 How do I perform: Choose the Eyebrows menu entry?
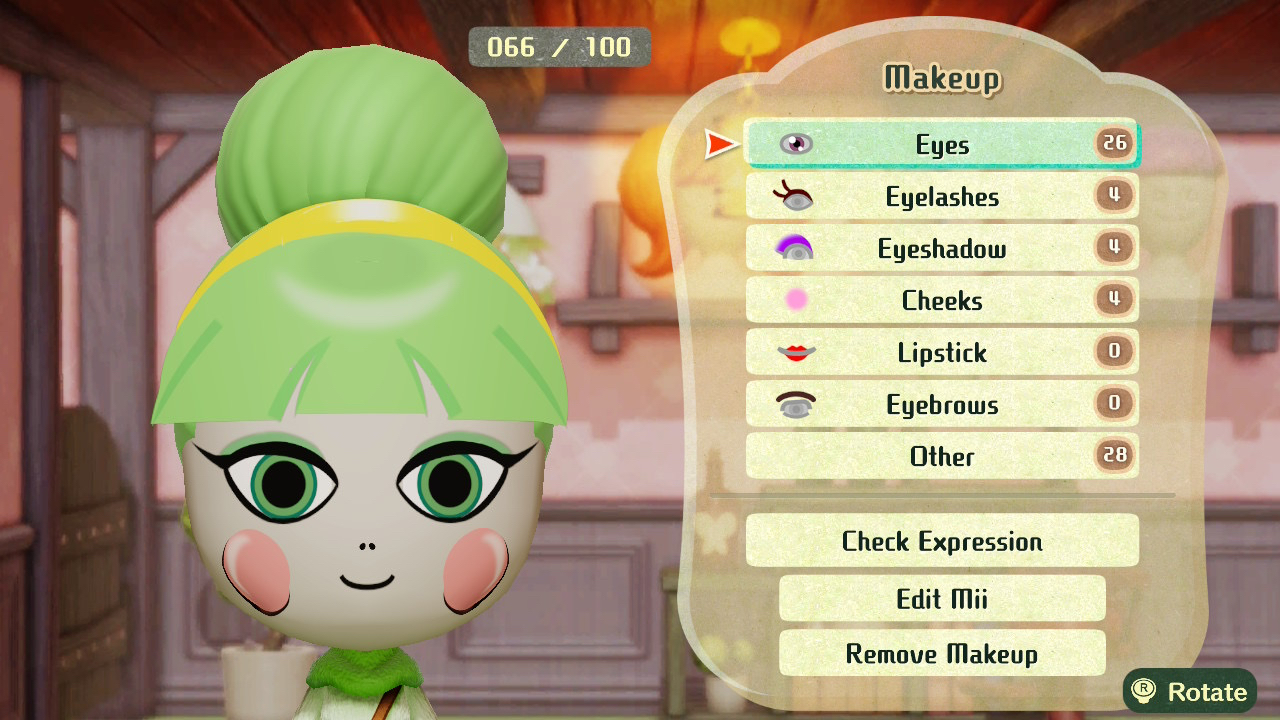(941, 405)
